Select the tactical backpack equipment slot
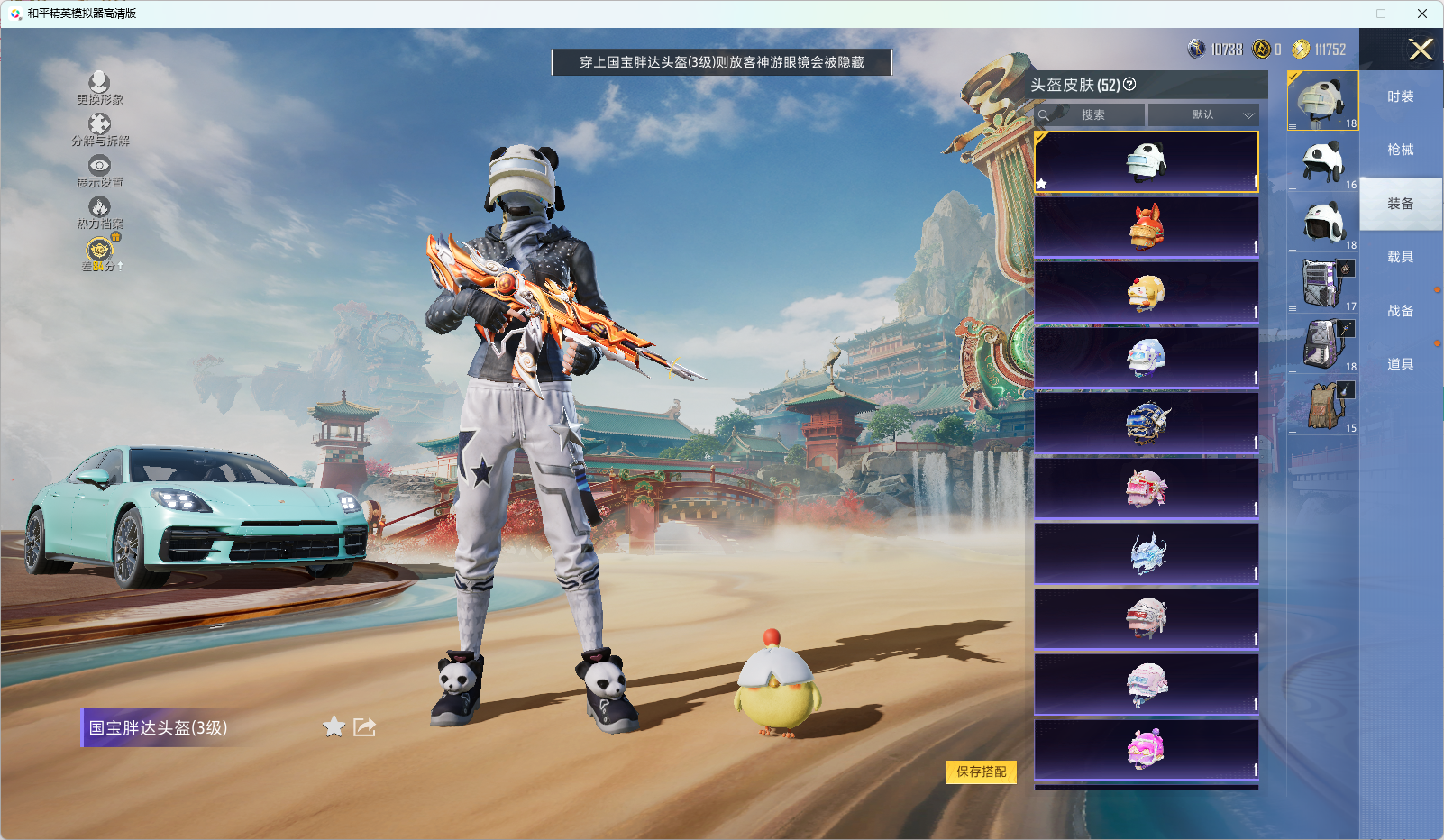The height and width of the screenshot is (840, 1444). tap(1322, 405)
